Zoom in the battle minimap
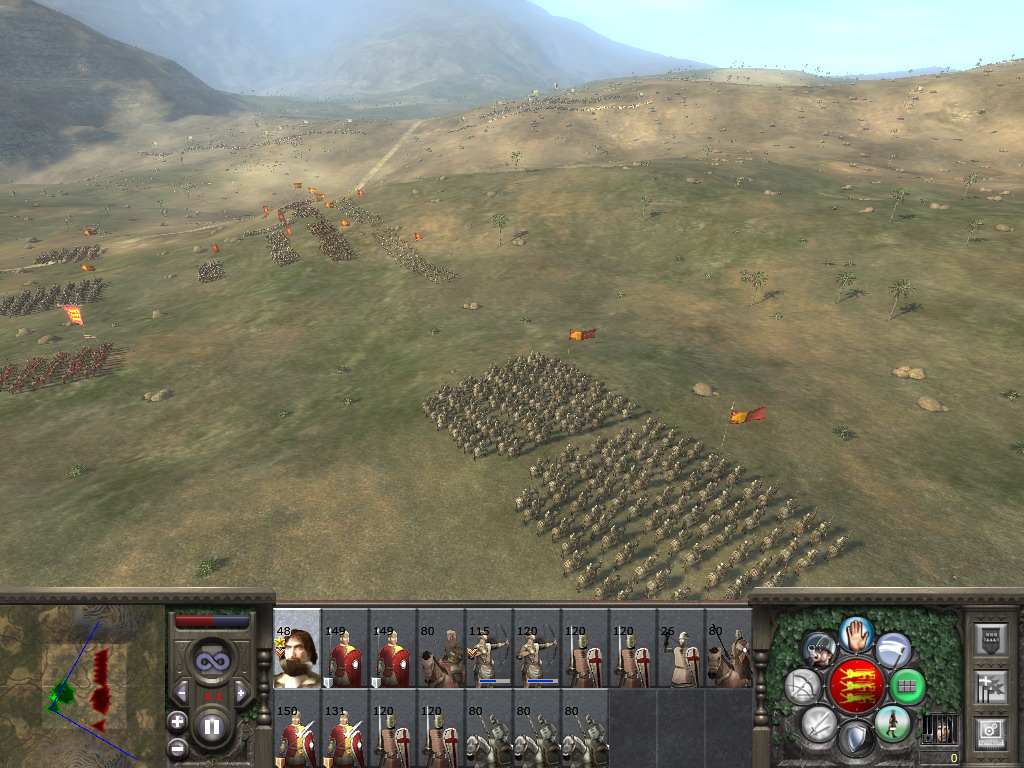The width and height of the screenshot is (1024, 768). (x=177, y=721)
